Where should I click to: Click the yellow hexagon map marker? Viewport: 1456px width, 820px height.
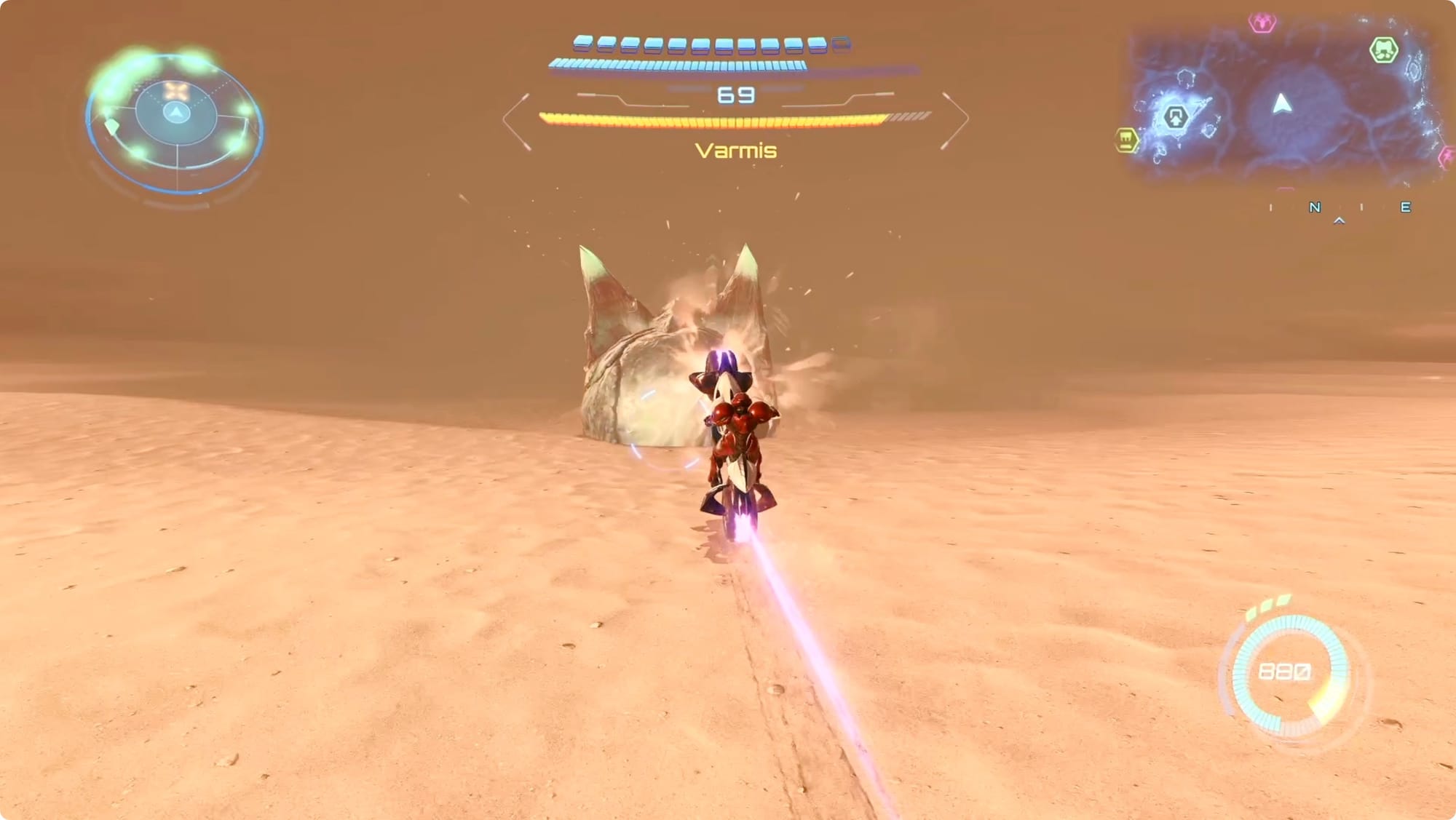(x=1126, y=140)
